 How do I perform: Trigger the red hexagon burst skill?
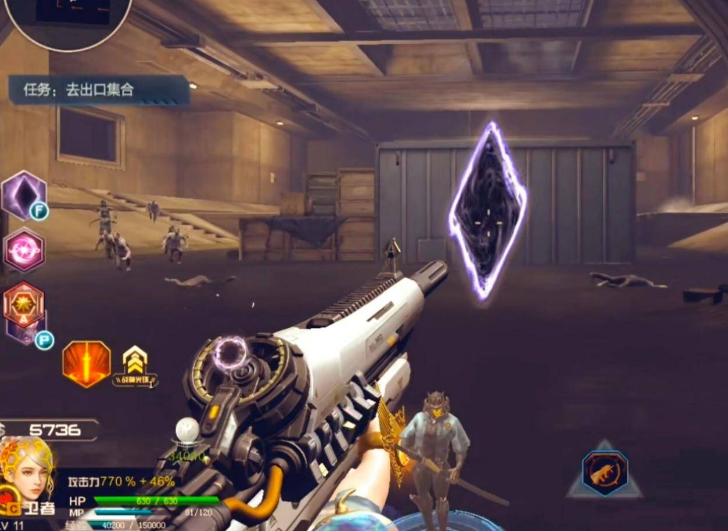23,304
